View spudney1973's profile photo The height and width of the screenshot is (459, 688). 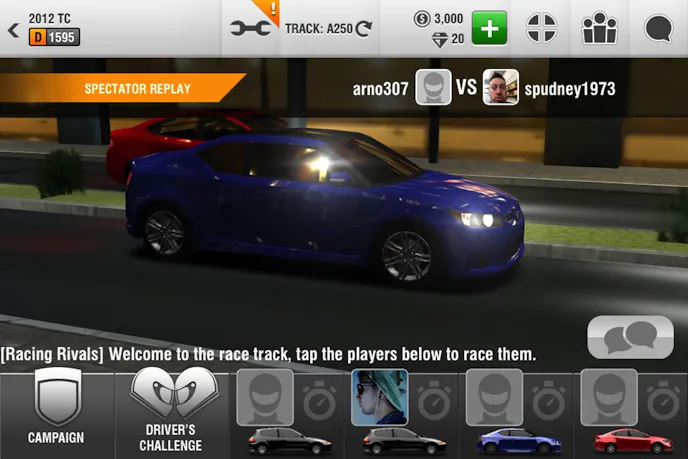pyautogui.click(x=500, y=88)
